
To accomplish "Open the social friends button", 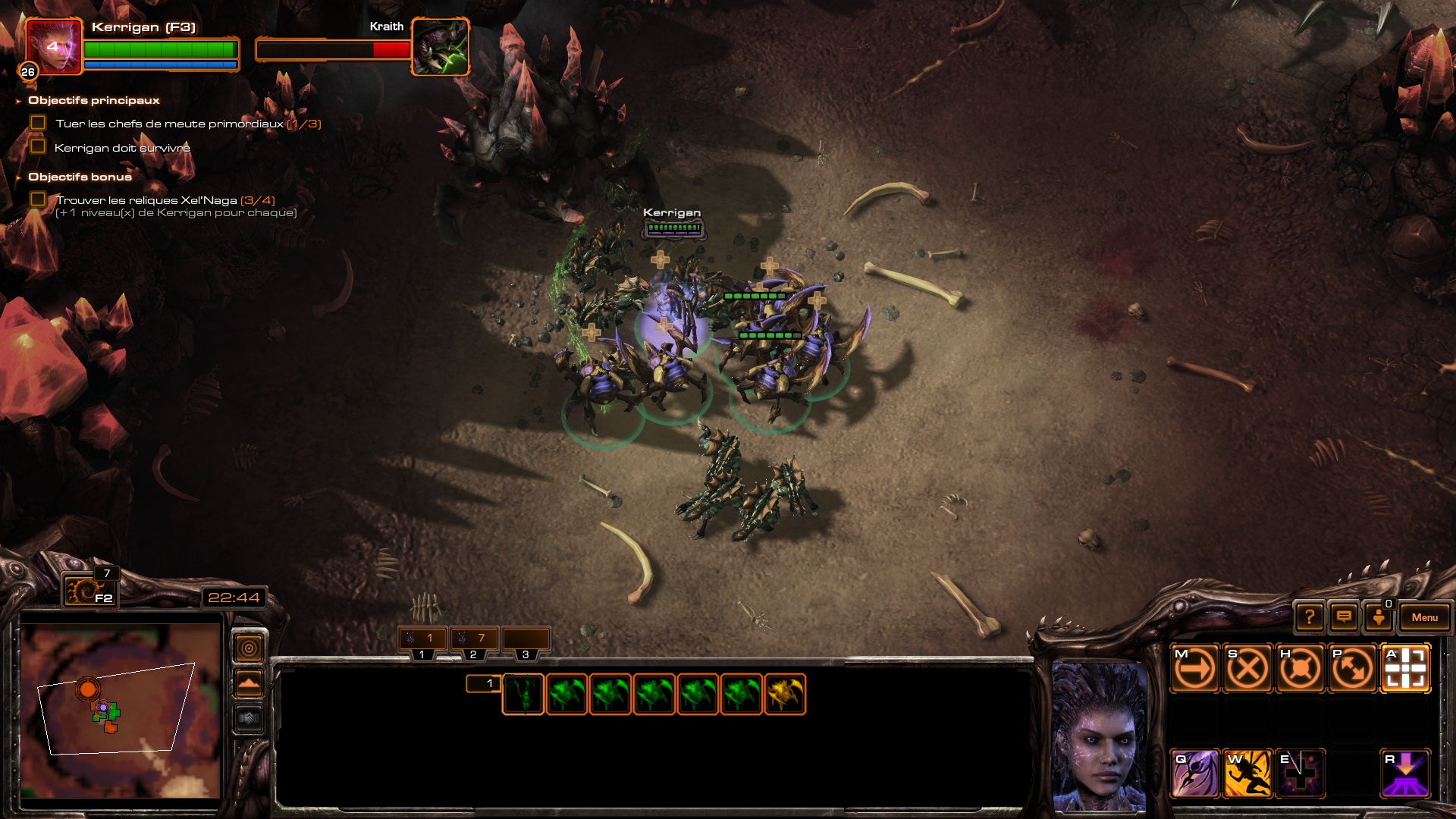I will (x=1379, y=617).
